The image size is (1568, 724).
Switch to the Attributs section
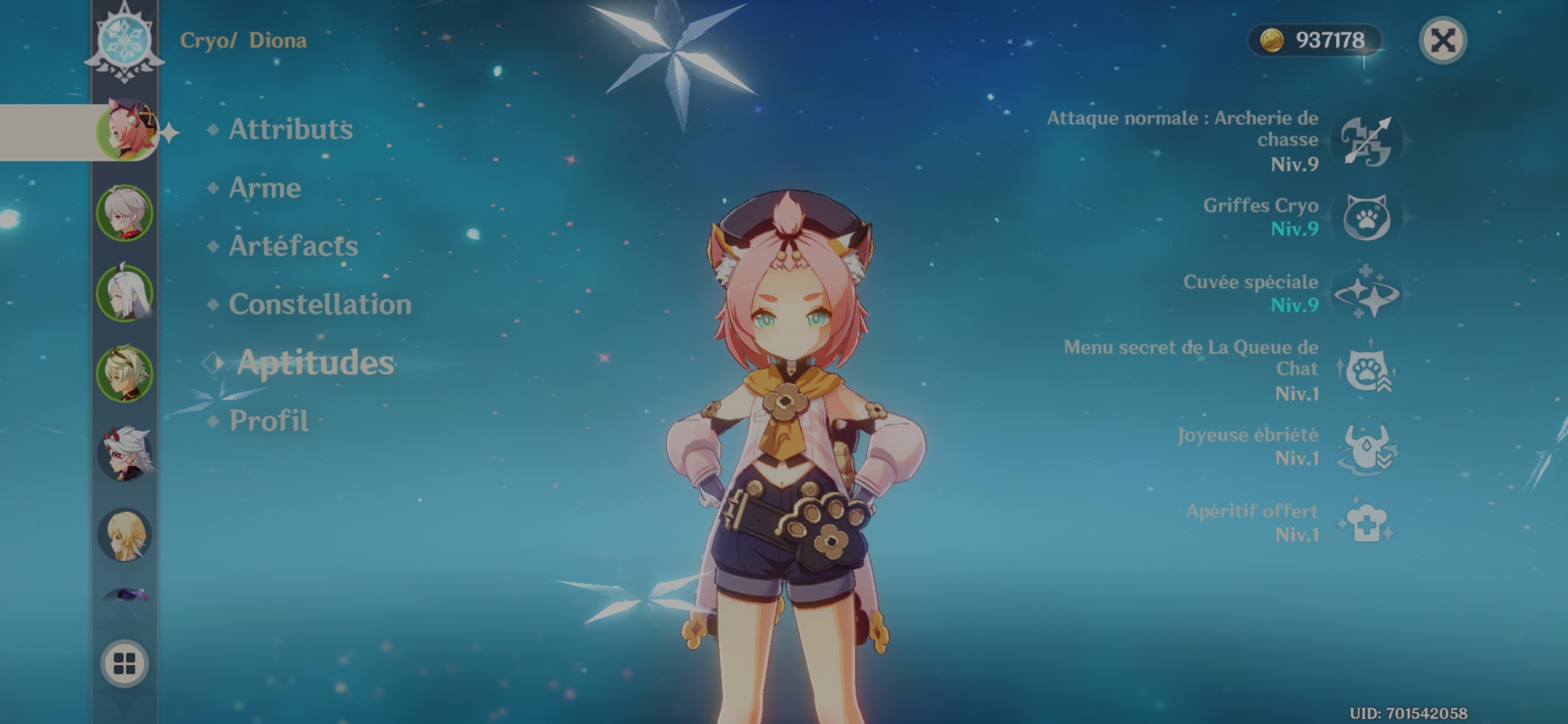(x=289, y=129)
